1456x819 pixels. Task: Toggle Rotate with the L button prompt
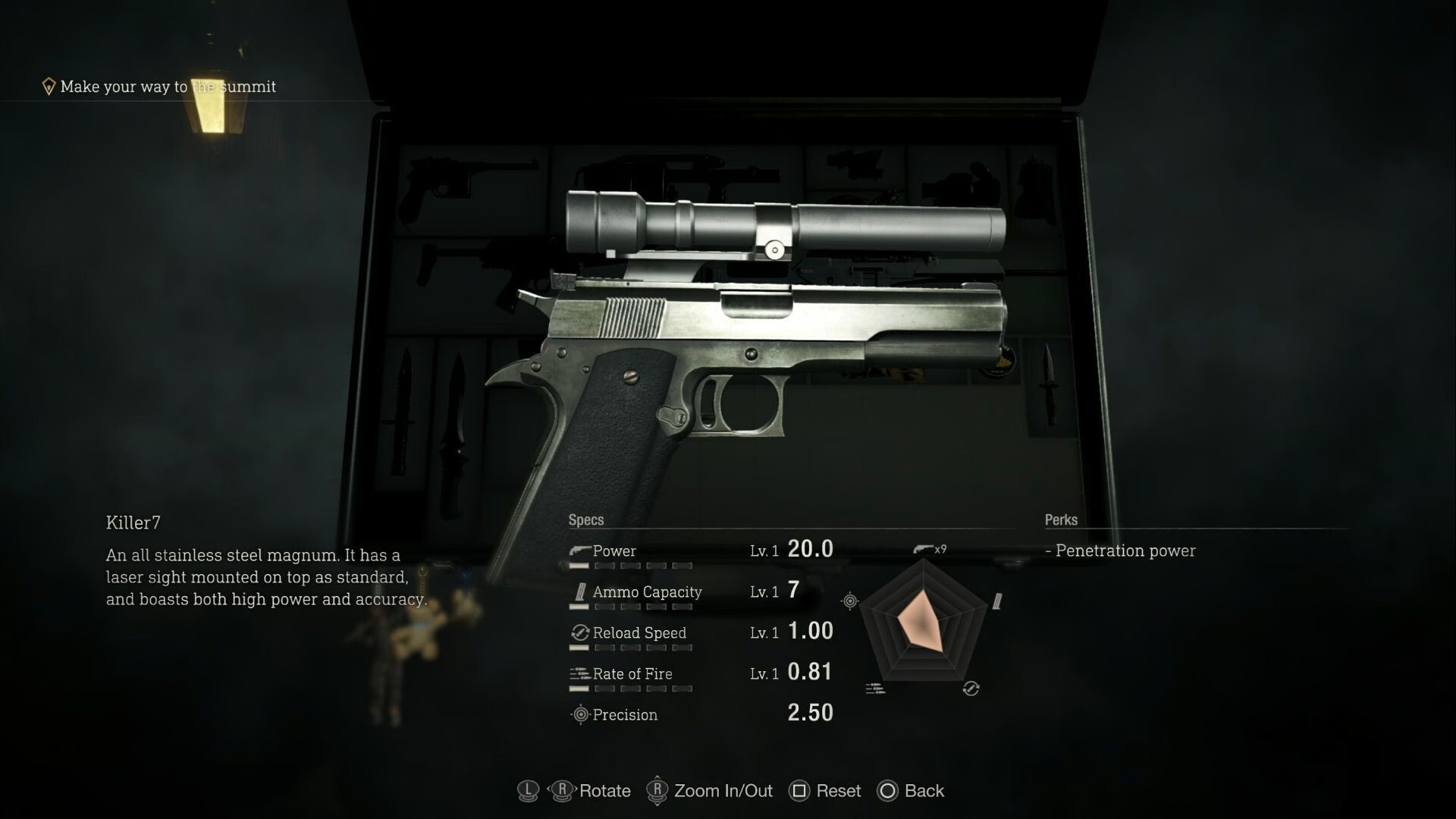[x=528, y=791]
